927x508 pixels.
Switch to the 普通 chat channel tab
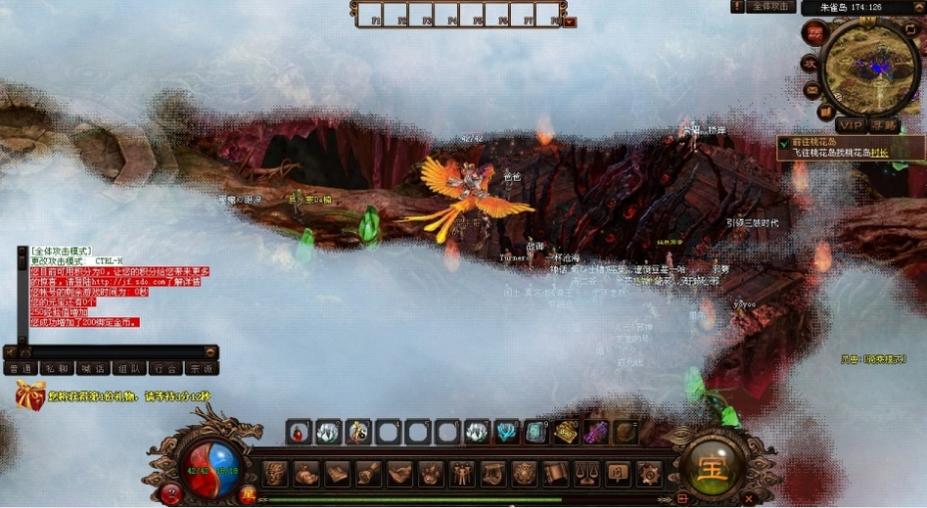tap(20, 368)
